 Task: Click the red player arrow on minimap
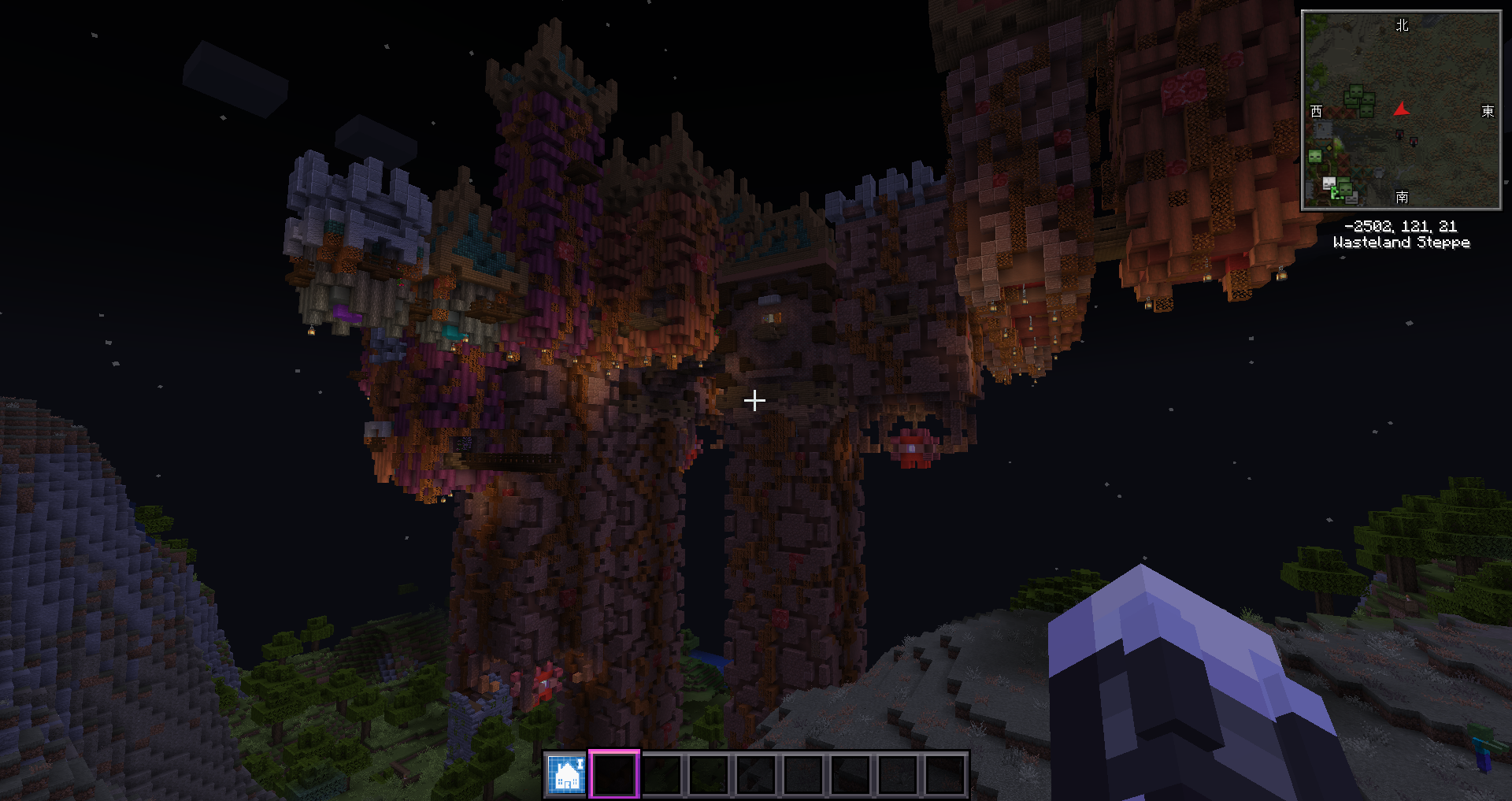tap(1401, 109)
